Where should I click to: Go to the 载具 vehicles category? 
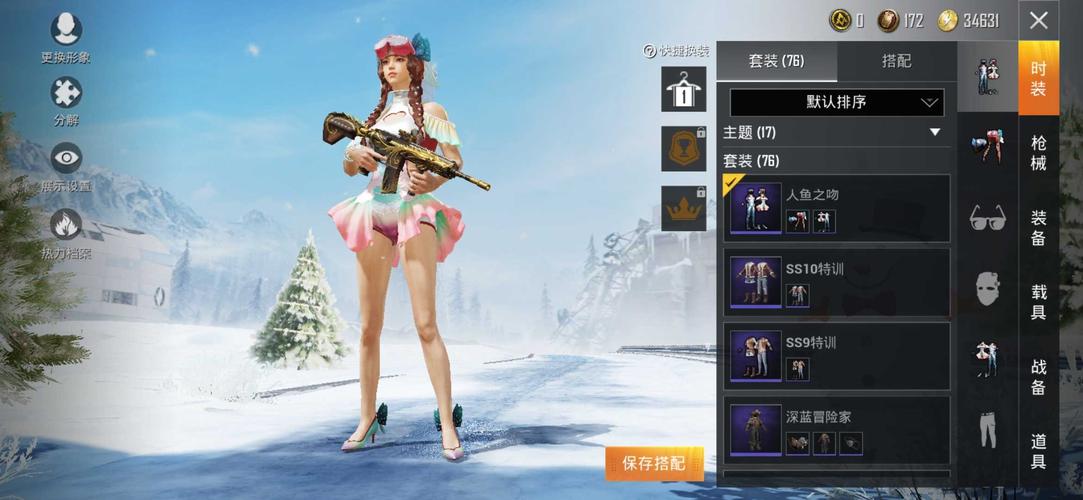tap(1039, 302)
